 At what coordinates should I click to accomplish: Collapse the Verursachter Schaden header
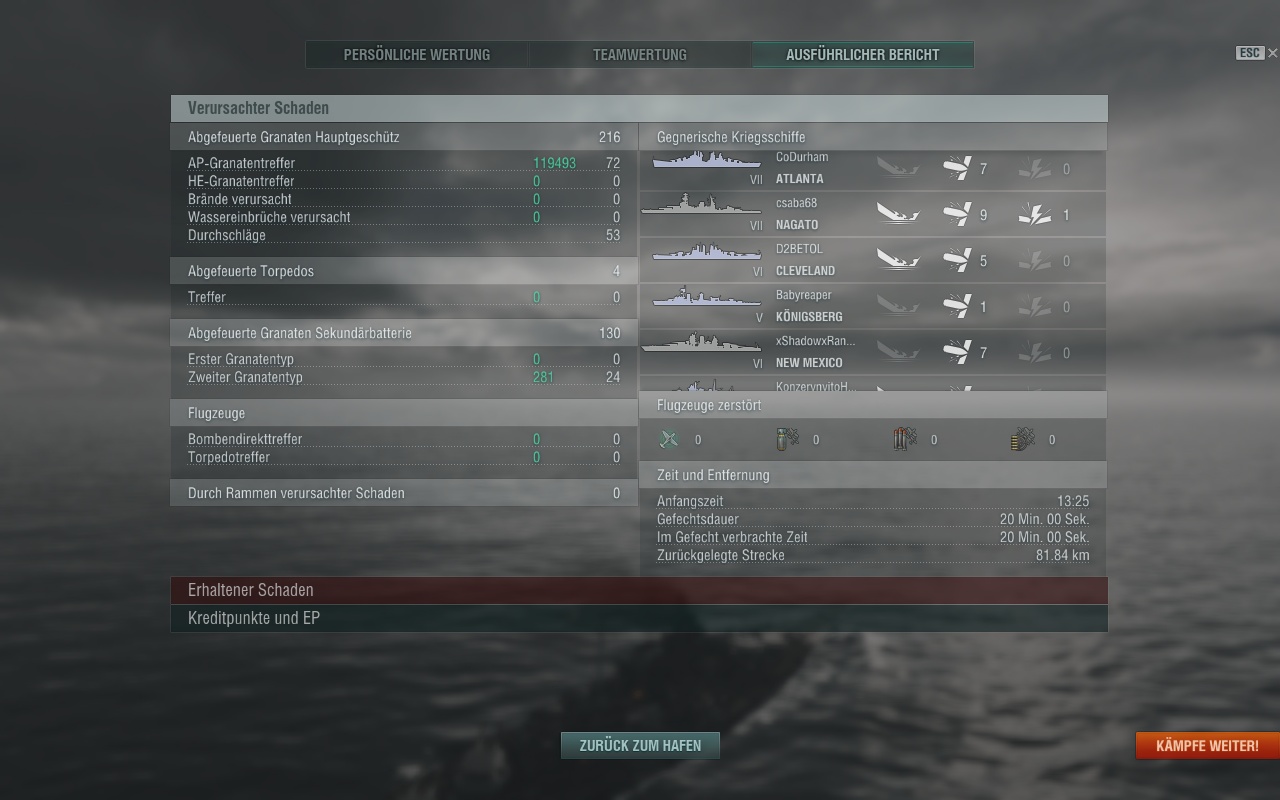tap(639, 108)
